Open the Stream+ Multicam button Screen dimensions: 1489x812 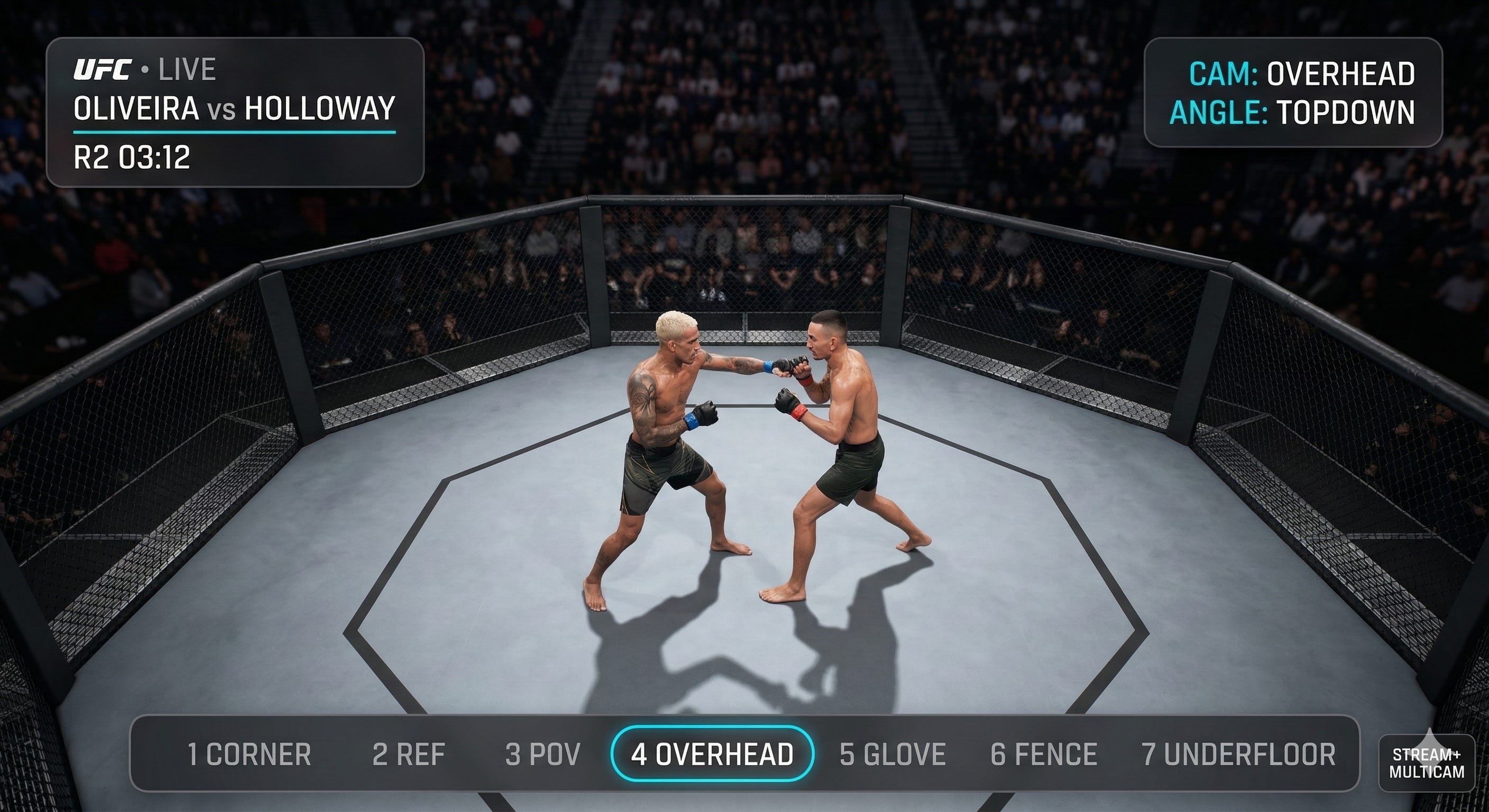(1427, 763)
